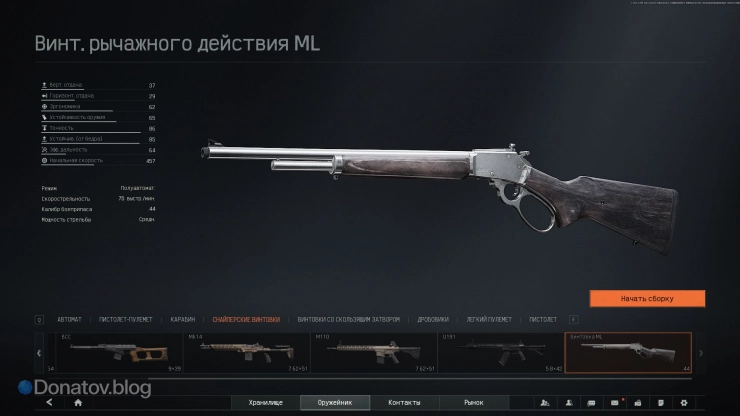The height and width of the screenshot is (416, 740).
Task: Switch to the Автомат weapon category
Action: point(70,320)
